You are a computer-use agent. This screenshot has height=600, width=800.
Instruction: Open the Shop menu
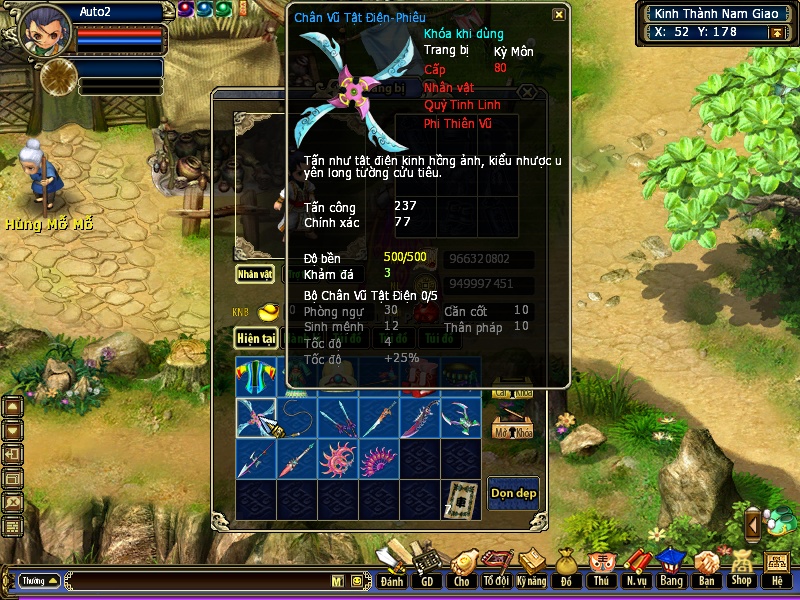tap(741, 568)
